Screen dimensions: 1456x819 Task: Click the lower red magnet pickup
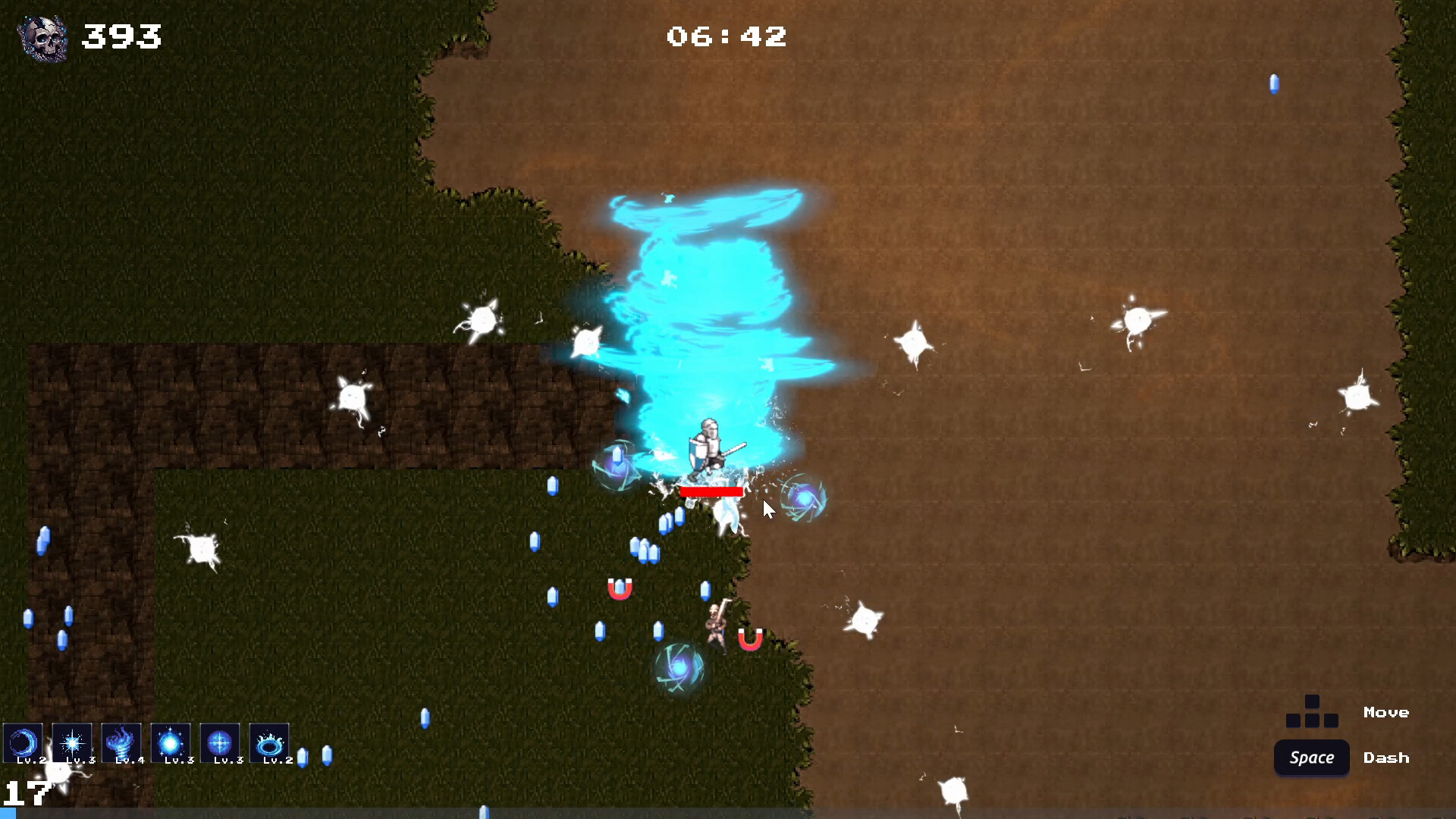pyautogui.click(x=752, y=639)
